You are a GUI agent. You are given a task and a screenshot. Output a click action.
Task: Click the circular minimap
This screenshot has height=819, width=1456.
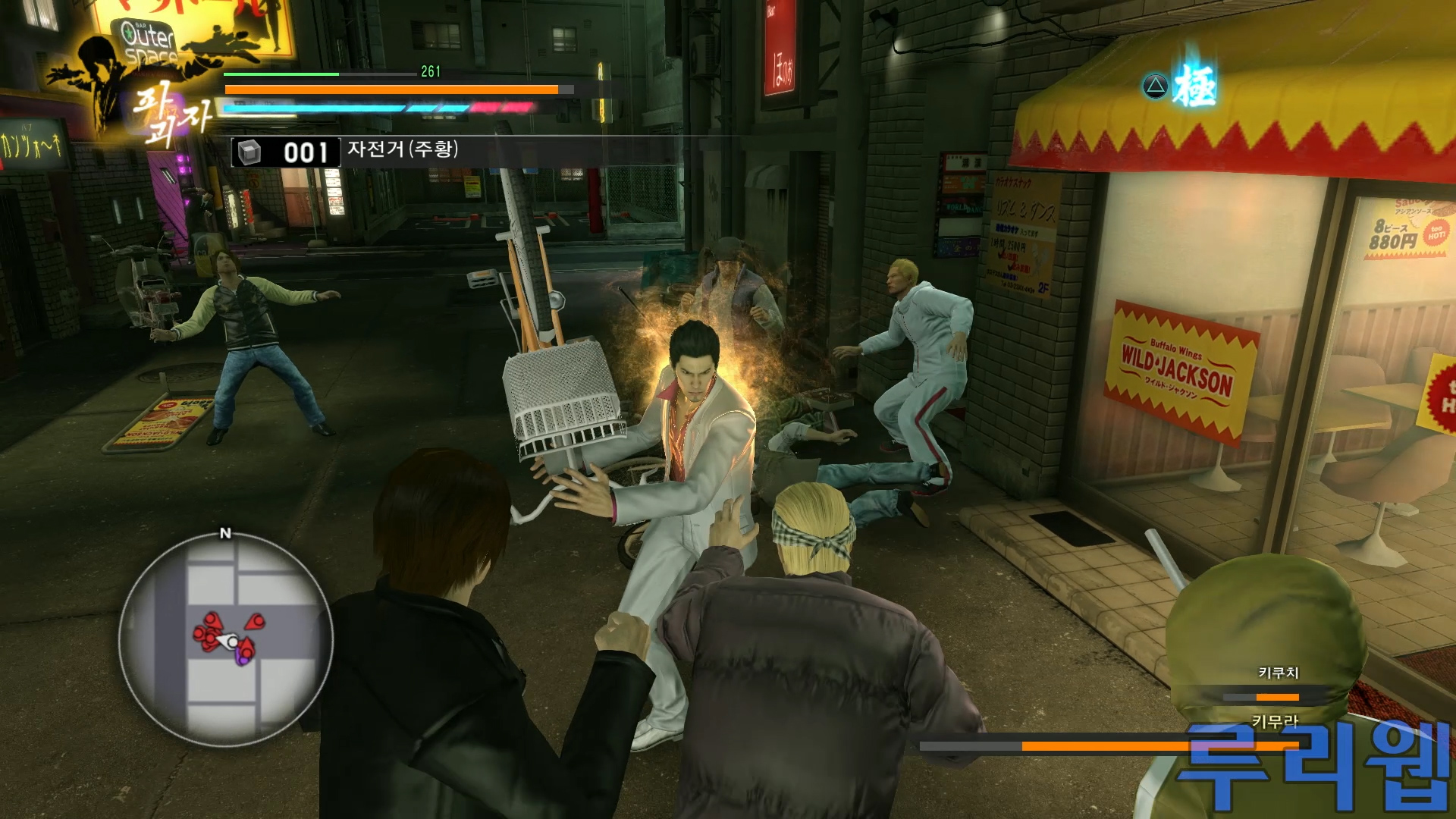(x=225, y=639)
